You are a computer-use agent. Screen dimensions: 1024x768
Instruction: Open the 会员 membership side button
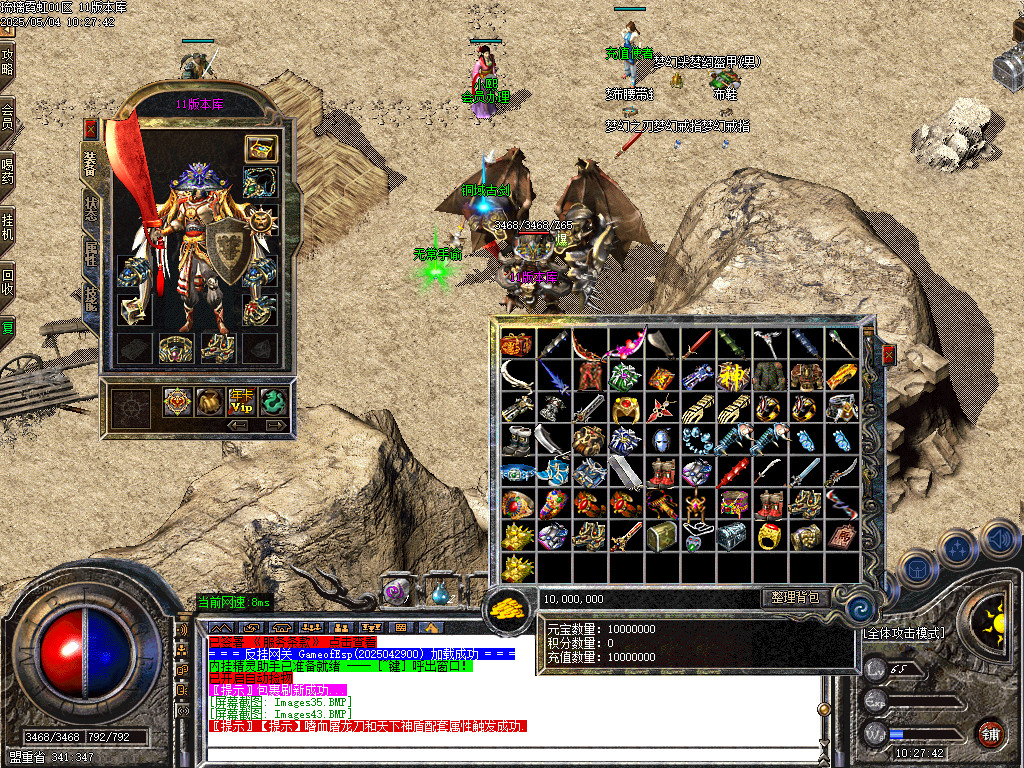click(8, 116)
